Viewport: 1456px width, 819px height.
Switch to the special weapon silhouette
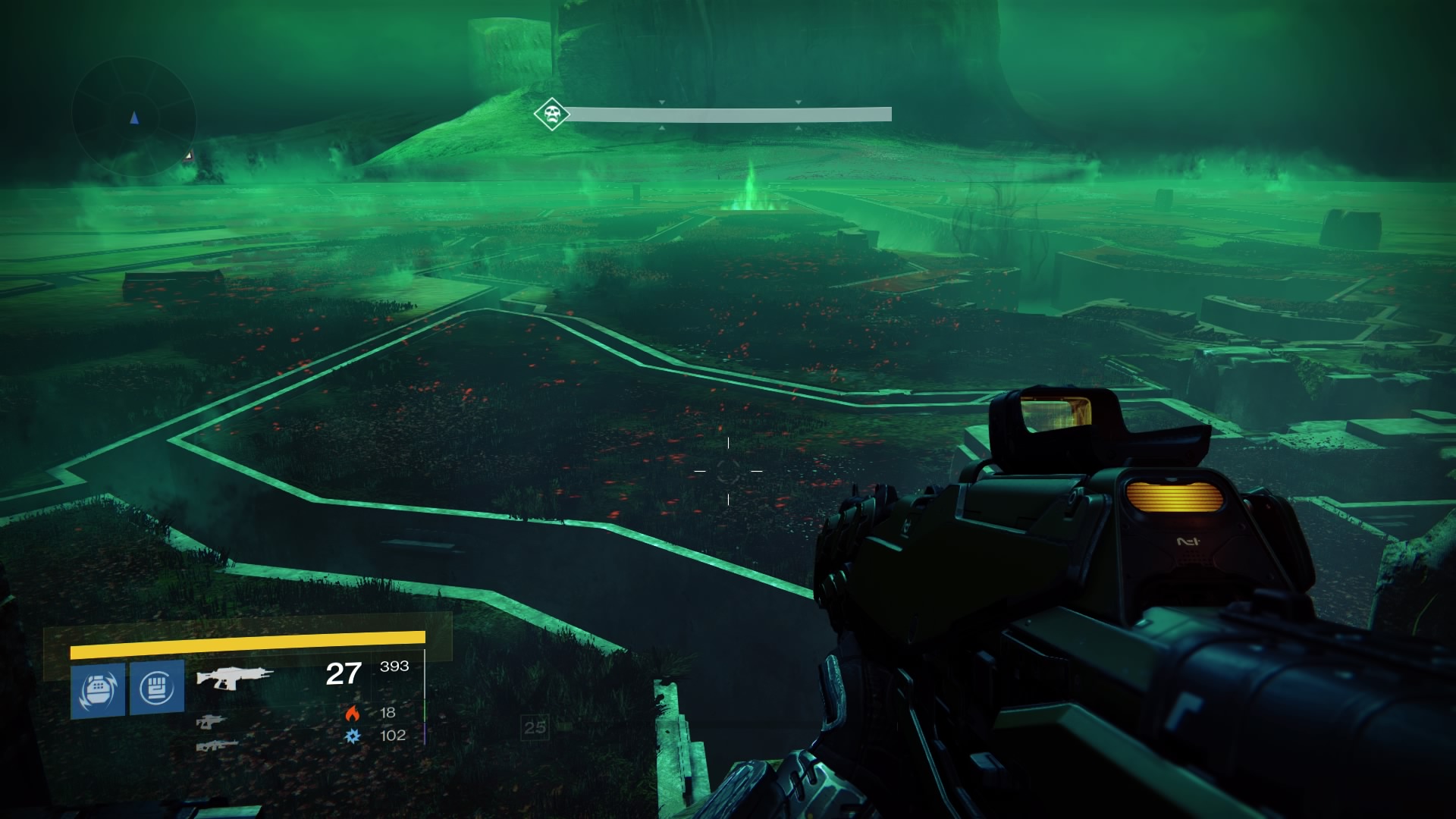211,722
